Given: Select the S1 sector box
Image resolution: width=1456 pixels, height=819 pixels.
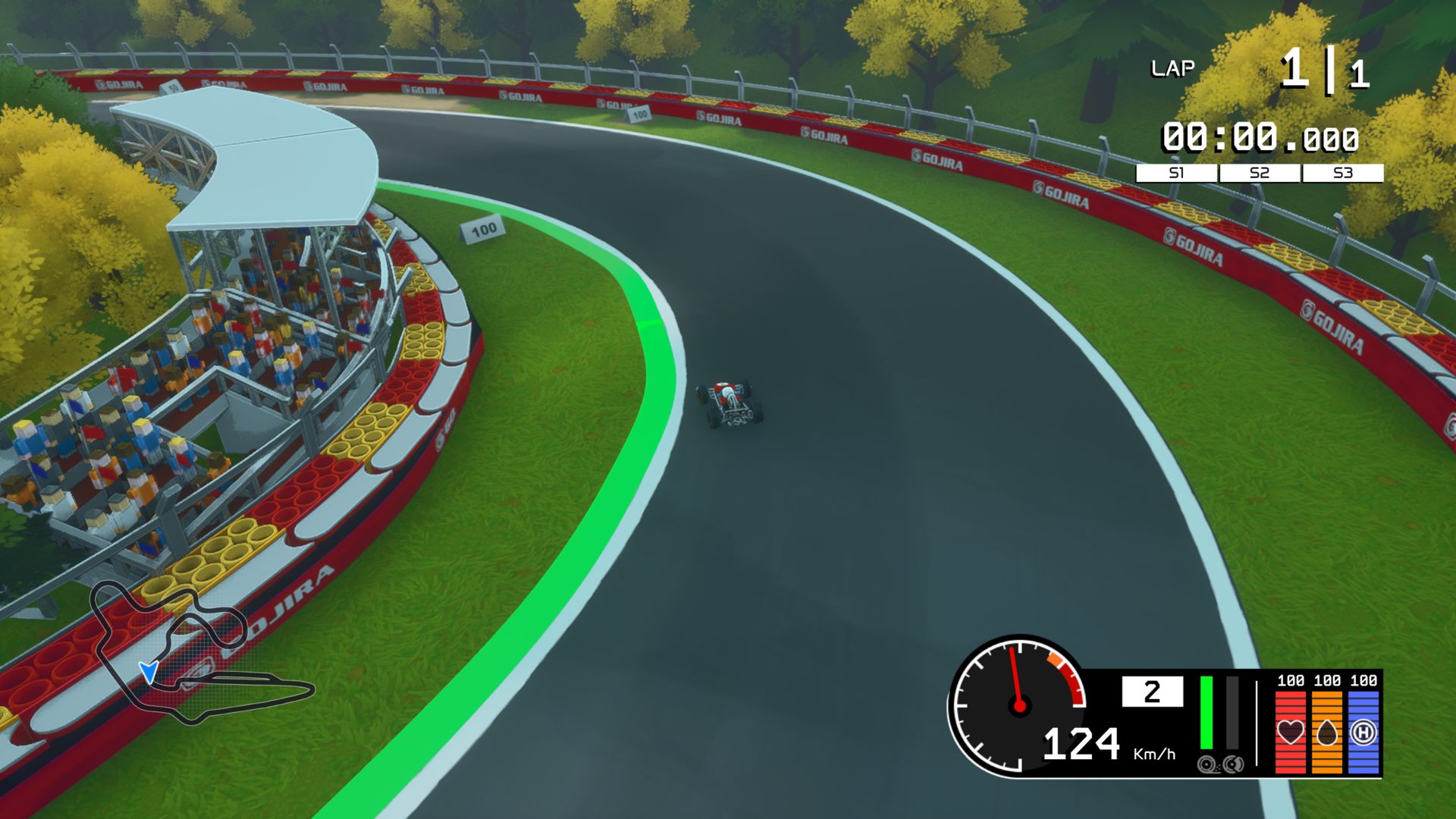Looking at the screenshot, I should 1175,173.
